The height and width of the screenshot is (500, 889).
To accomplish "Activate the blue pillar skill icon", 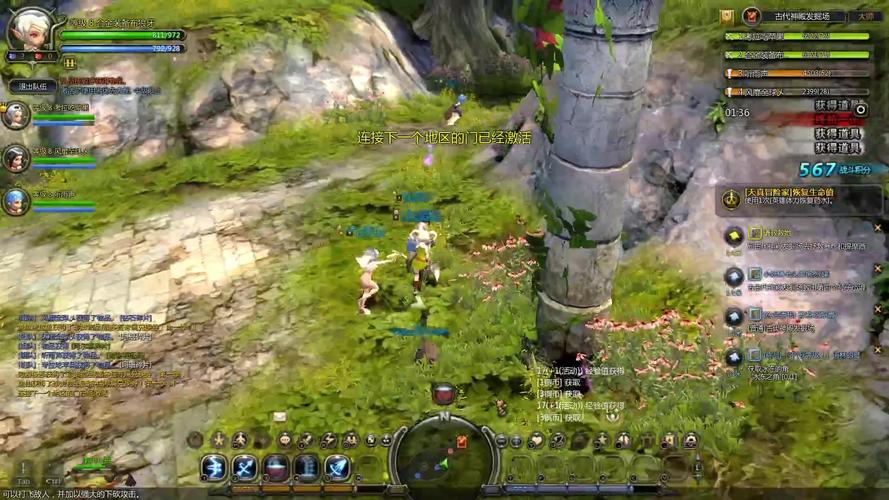I will click(x=307, y=468).
